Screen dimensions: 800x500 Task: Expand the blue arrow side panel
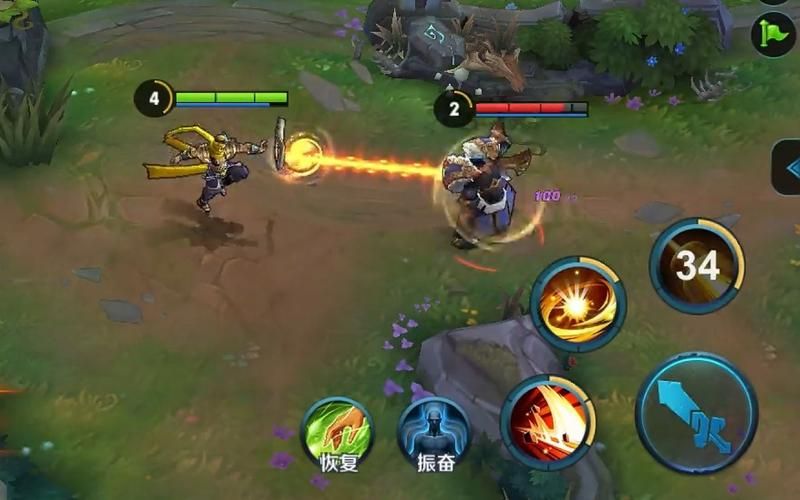[x=788, y=167]
